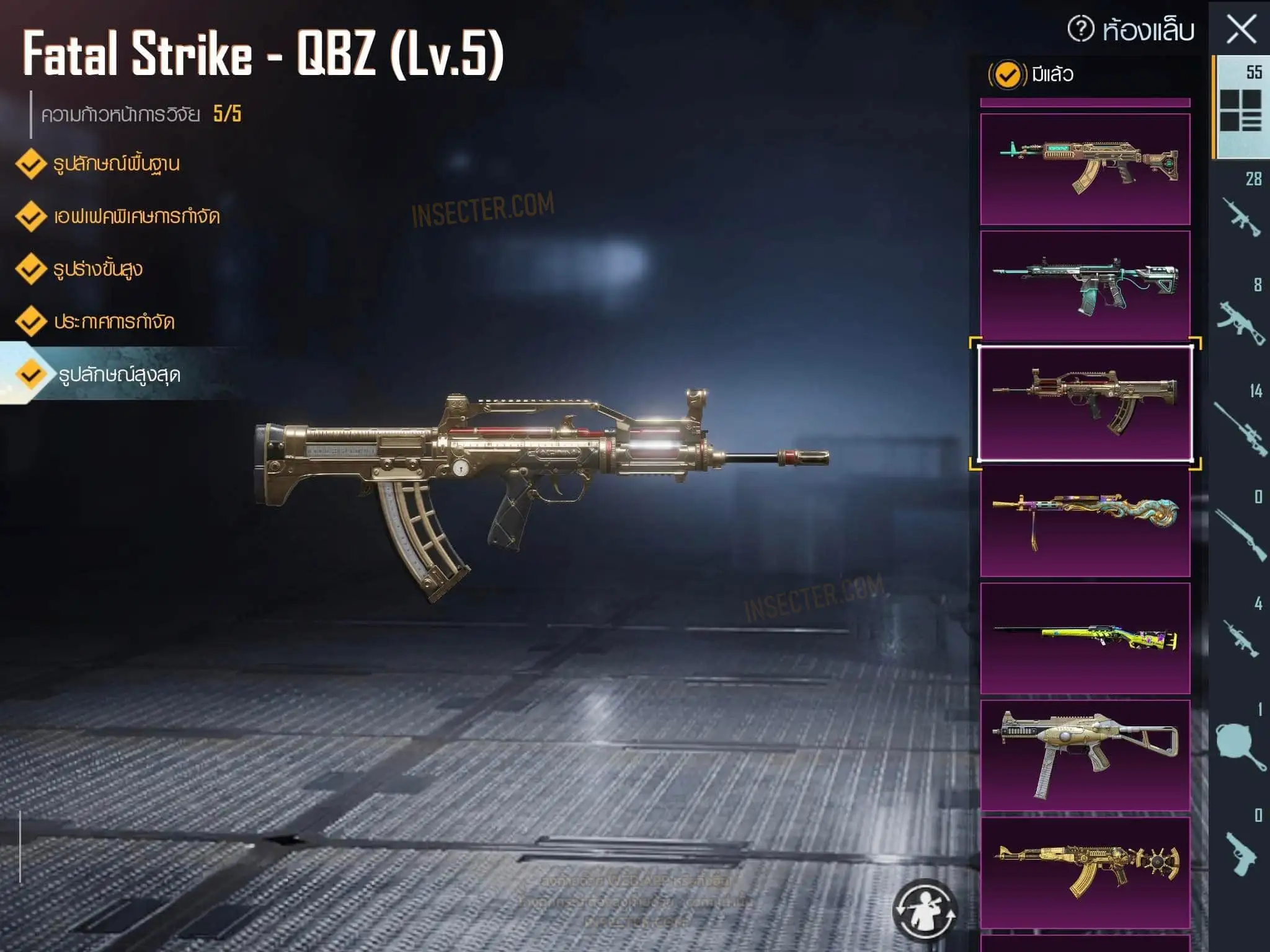Viewport: 1270px width, 952px height.
Task: Pick the ornate dragon-stock machine gun skin
Action: [1085, 521]
